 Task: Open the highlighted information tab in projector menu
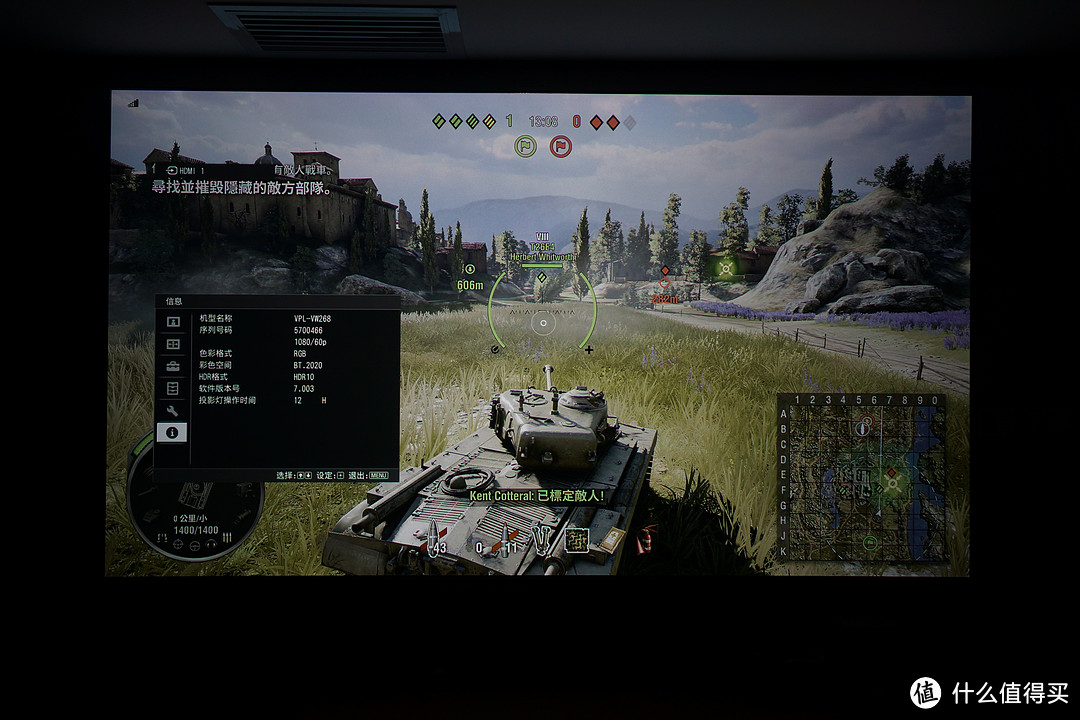173,432
